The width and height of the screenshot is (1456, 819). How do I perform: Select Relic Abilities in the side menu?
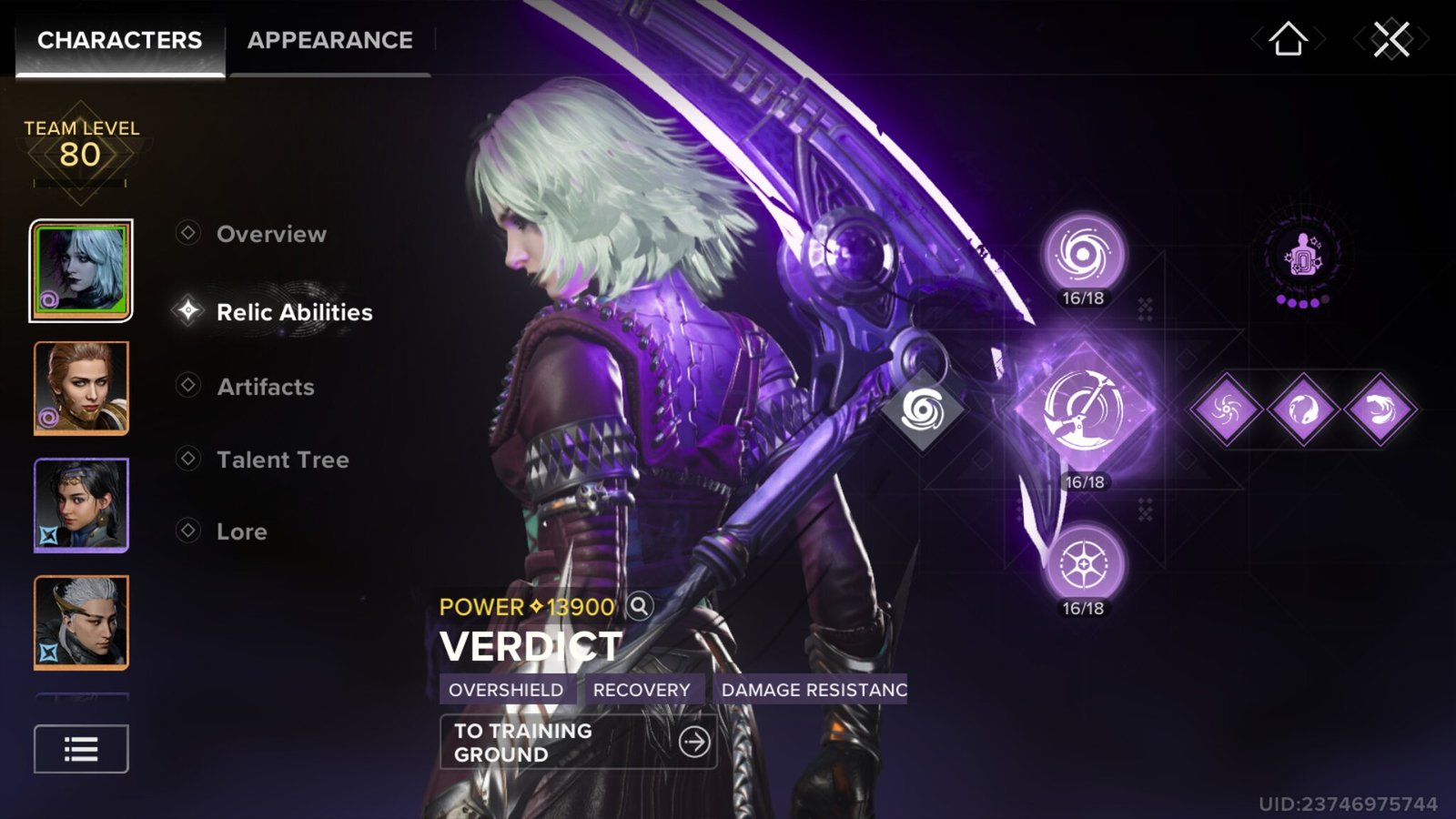tap(294, 312)
